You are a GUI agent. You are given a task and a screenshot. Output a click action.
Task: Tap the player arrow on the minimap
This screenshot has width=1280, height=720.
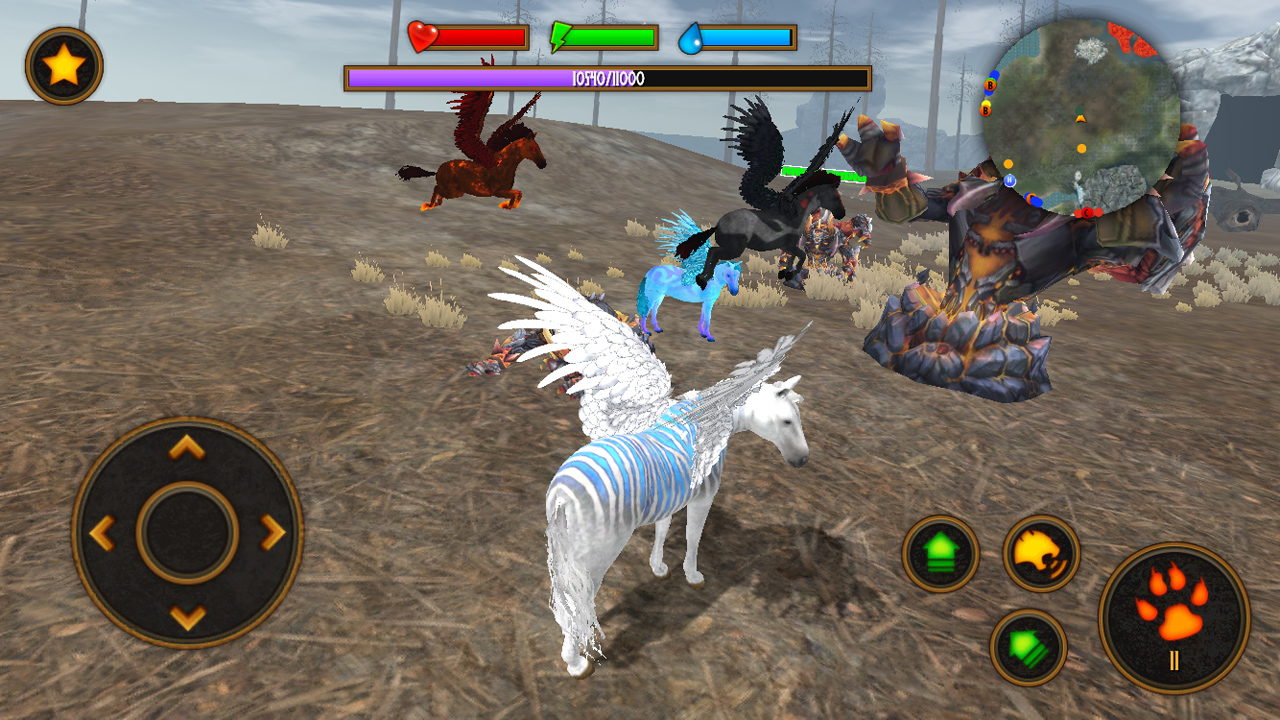[1080, 120]
